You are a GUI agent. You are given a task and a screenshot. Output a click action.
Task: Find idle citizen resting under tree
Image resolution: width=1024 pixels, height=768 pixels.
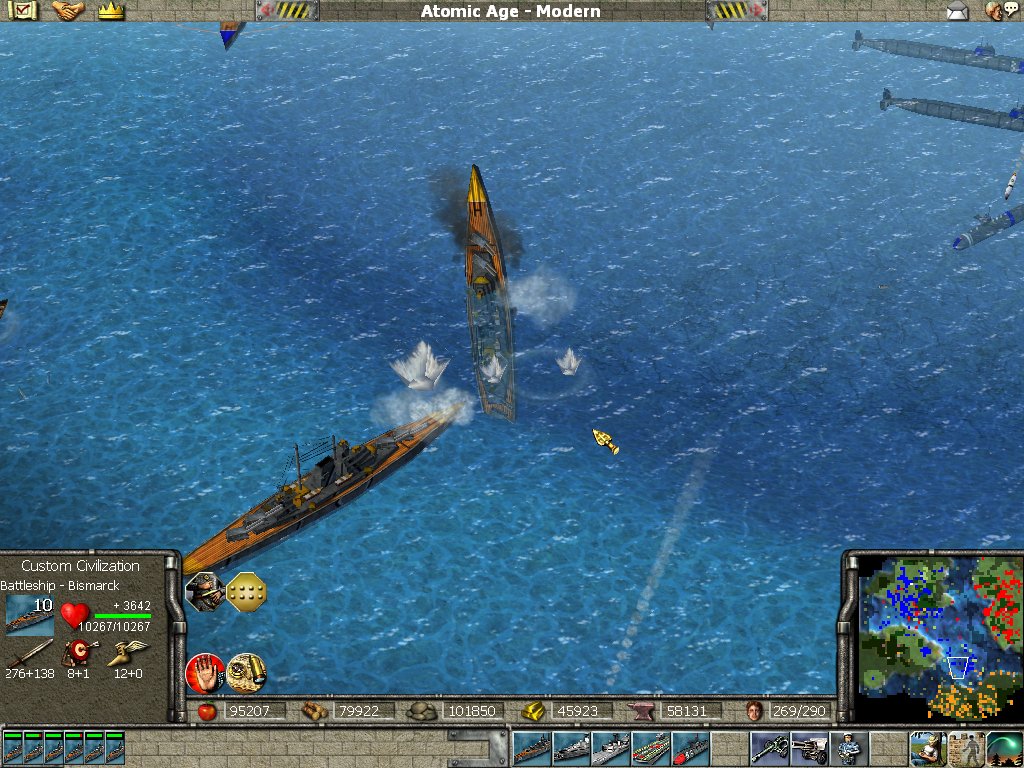[927, 748]
